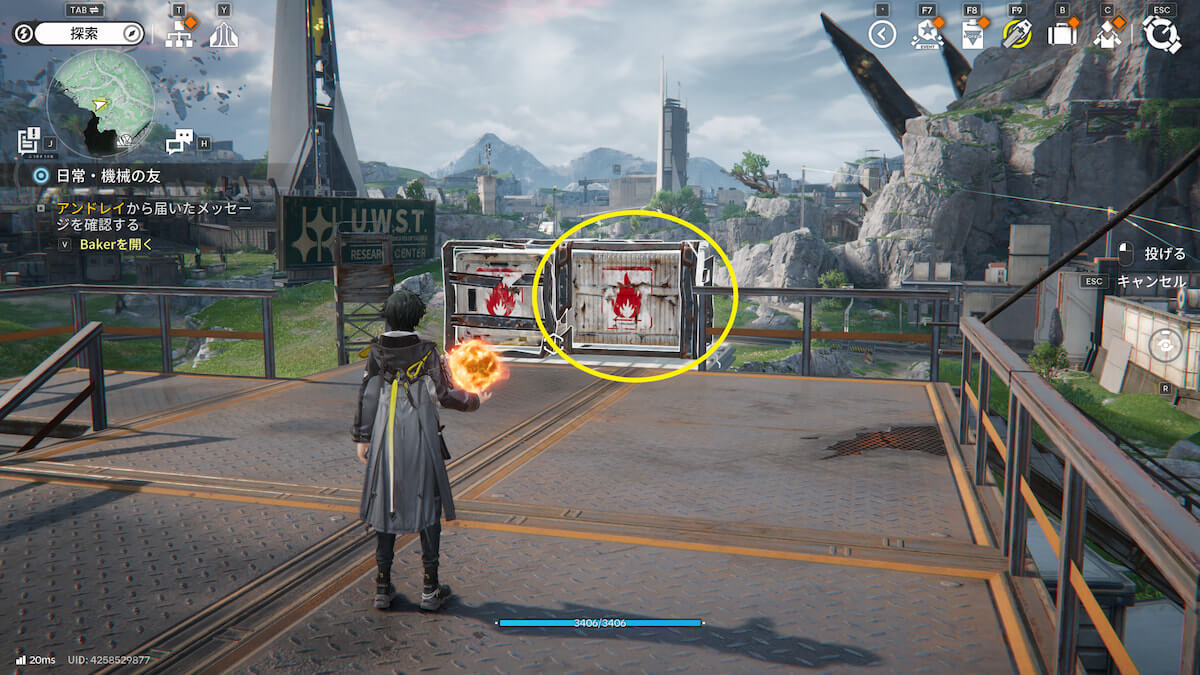Collapse the top-right menu with the arrow button
Screen dimensions: 1200x675
coord(881,35)
